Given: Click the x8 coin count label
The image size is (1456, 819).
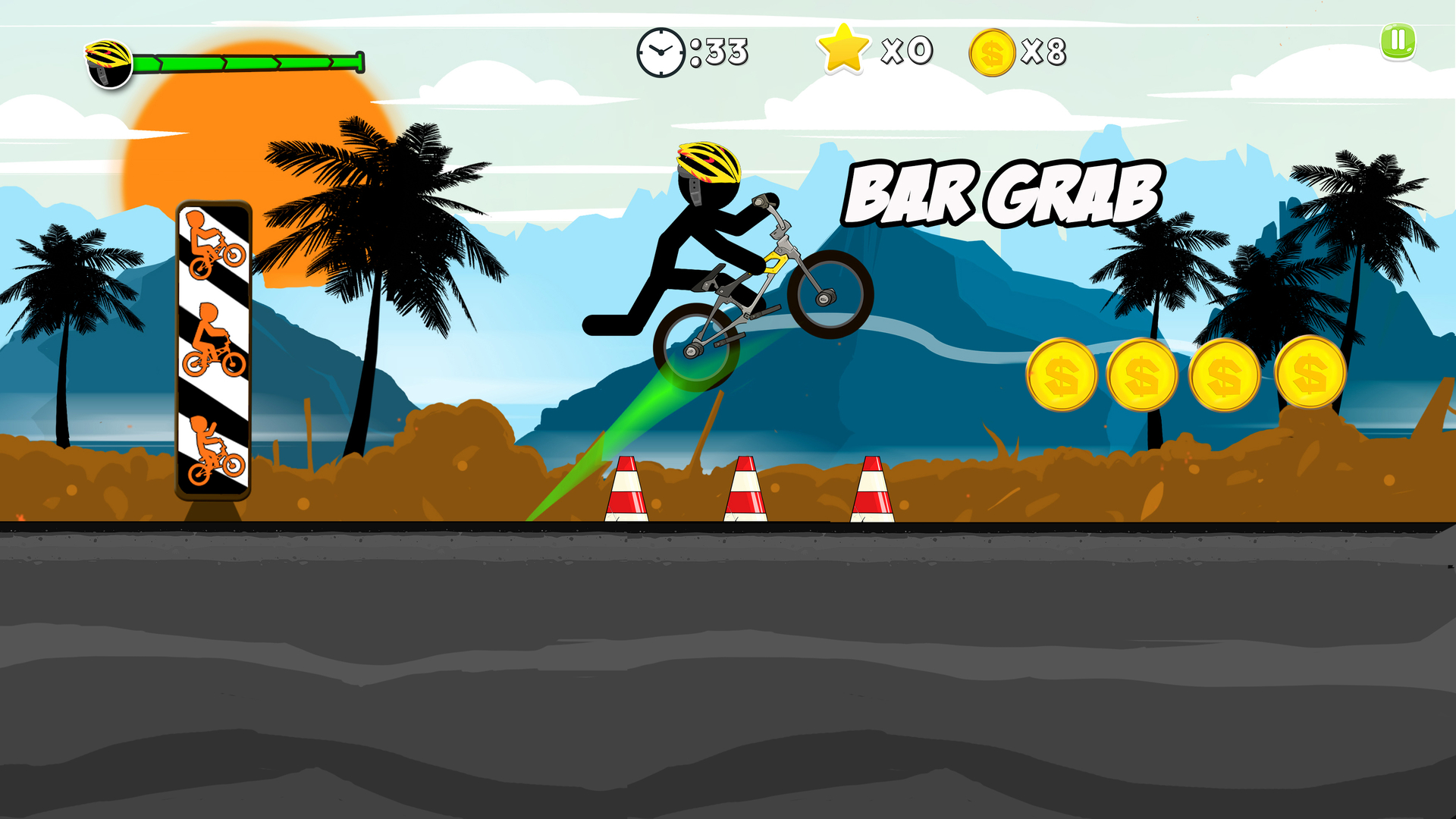Looking at the screenshot, I should (x=1045, y=52).
